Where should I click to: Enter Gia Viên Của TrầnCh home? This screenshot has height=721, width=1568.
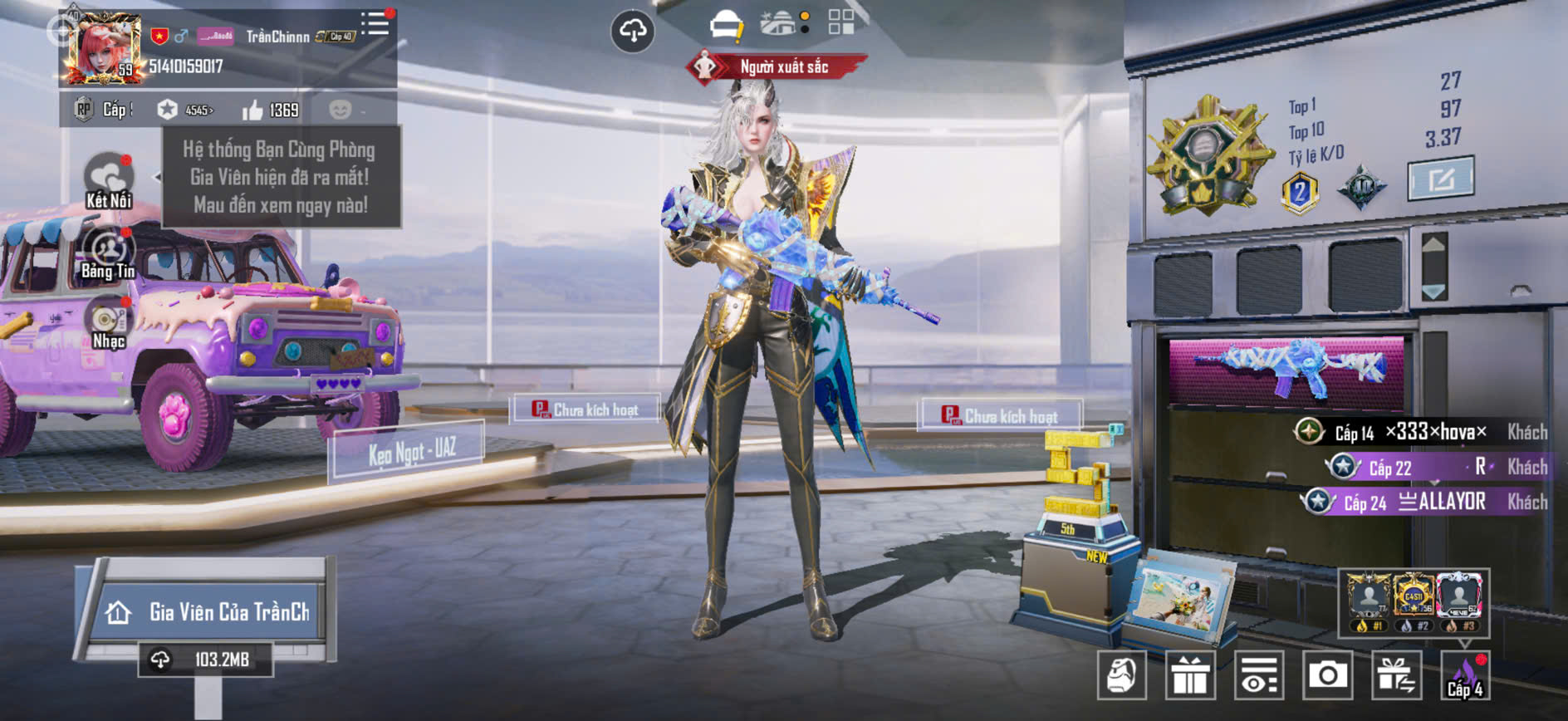click(208, 612)
